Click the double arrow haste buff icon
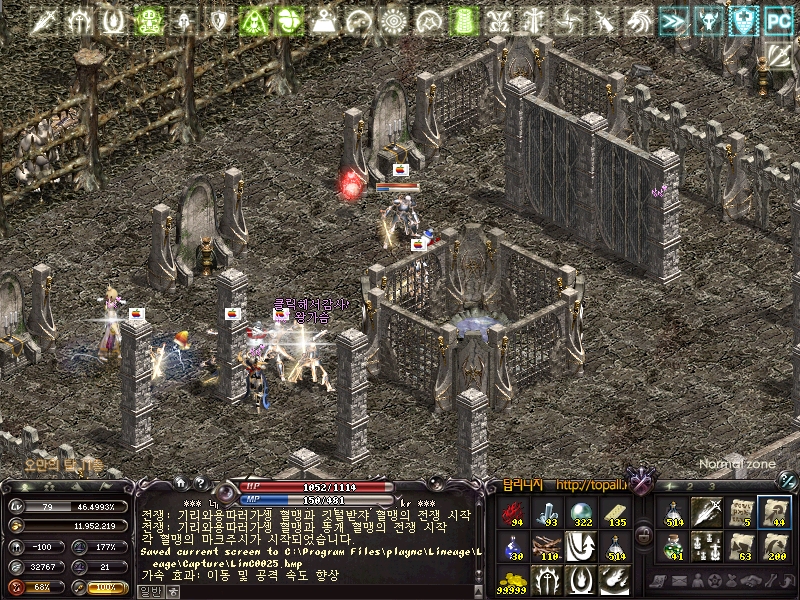The image size is (800, 600). (674, 19)
